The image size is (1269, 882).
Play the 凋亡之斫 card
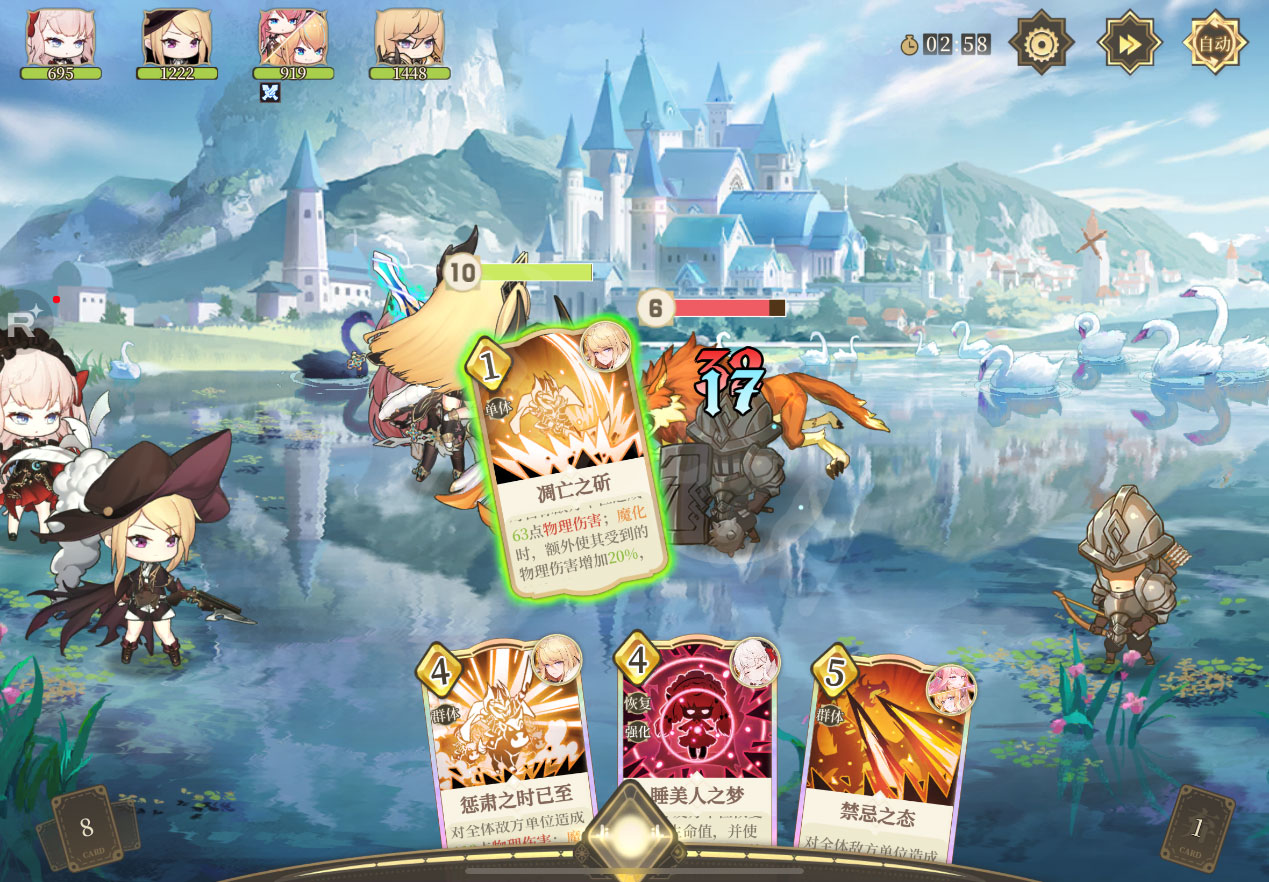click(569, 460)
